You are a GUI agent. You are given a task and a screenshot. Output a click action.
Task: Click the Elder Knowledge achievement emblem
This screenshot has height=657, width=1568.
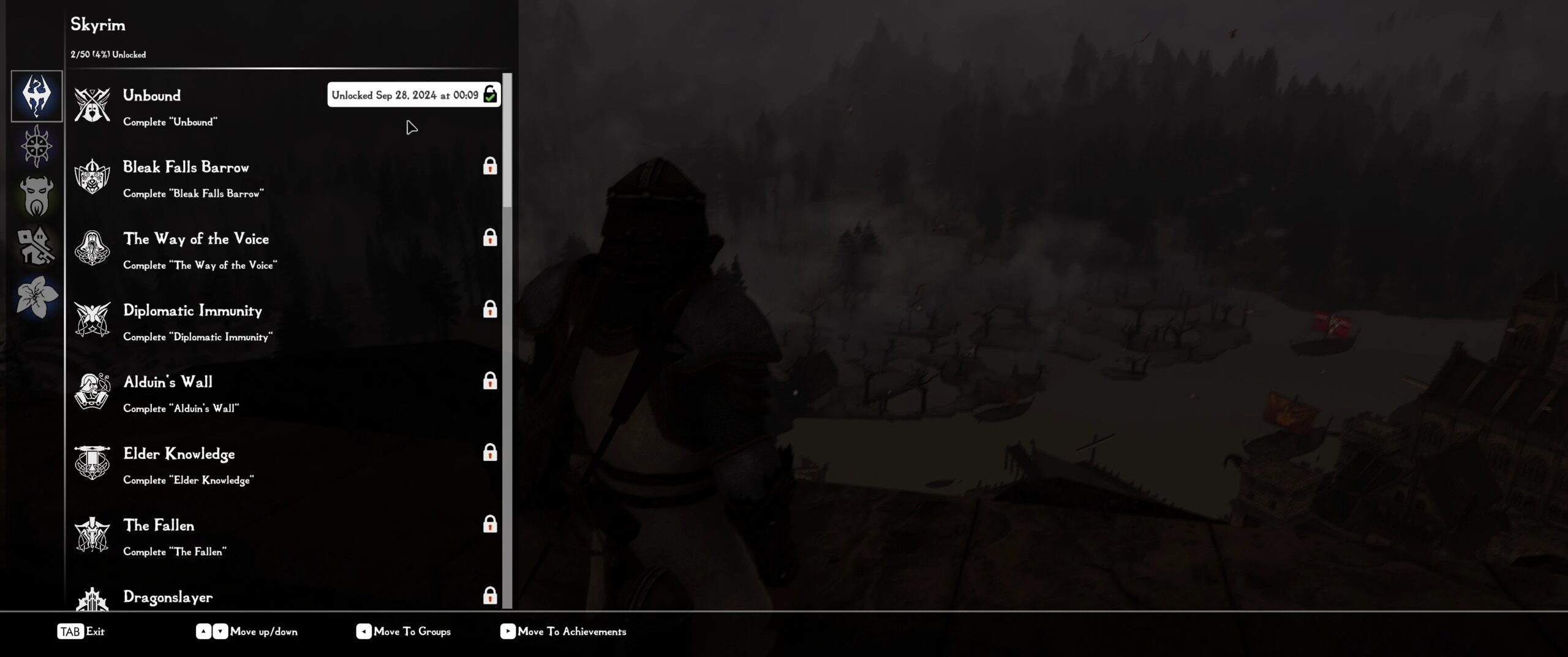tap(92, 463)
